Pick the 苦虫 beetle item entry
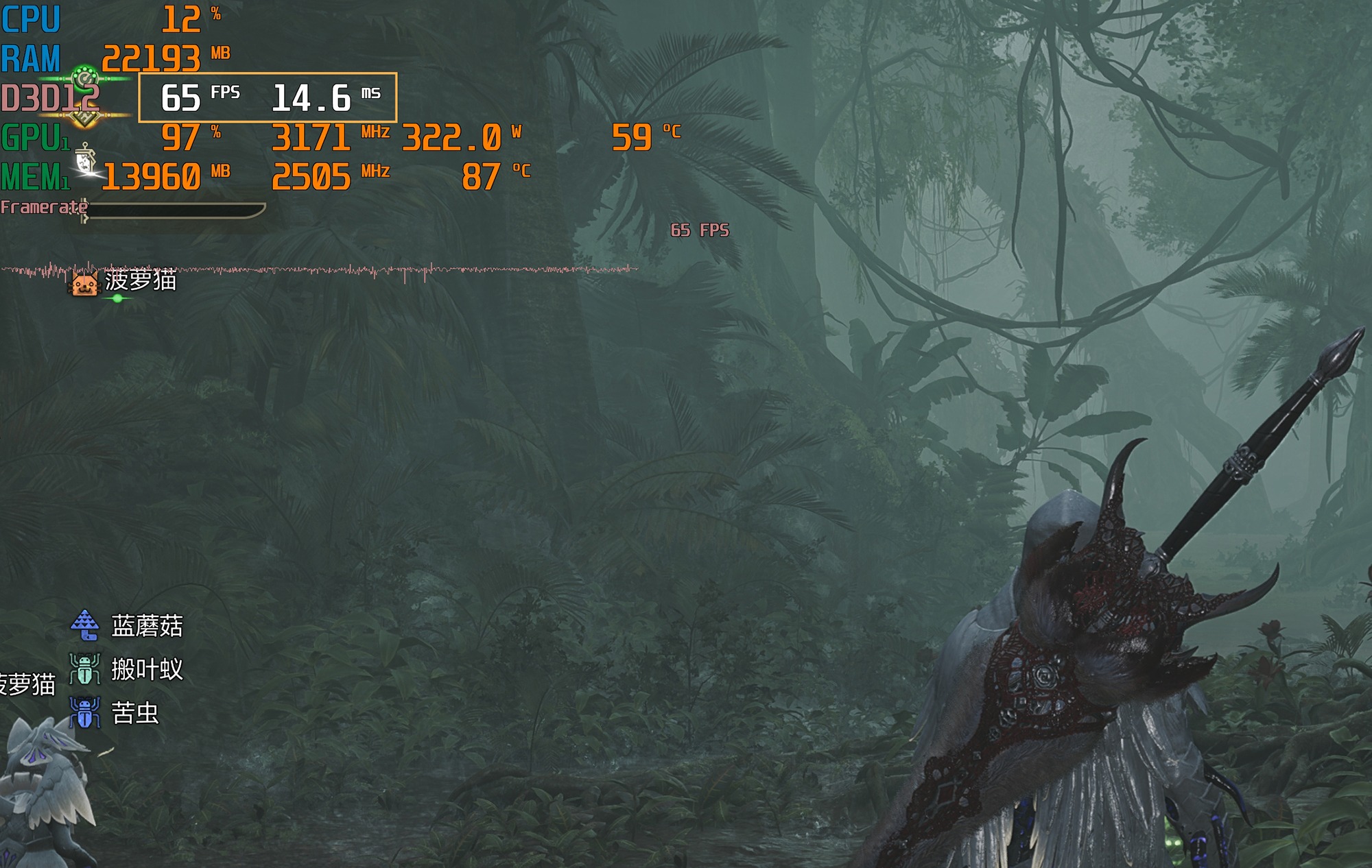 click(x=134, y=713)
